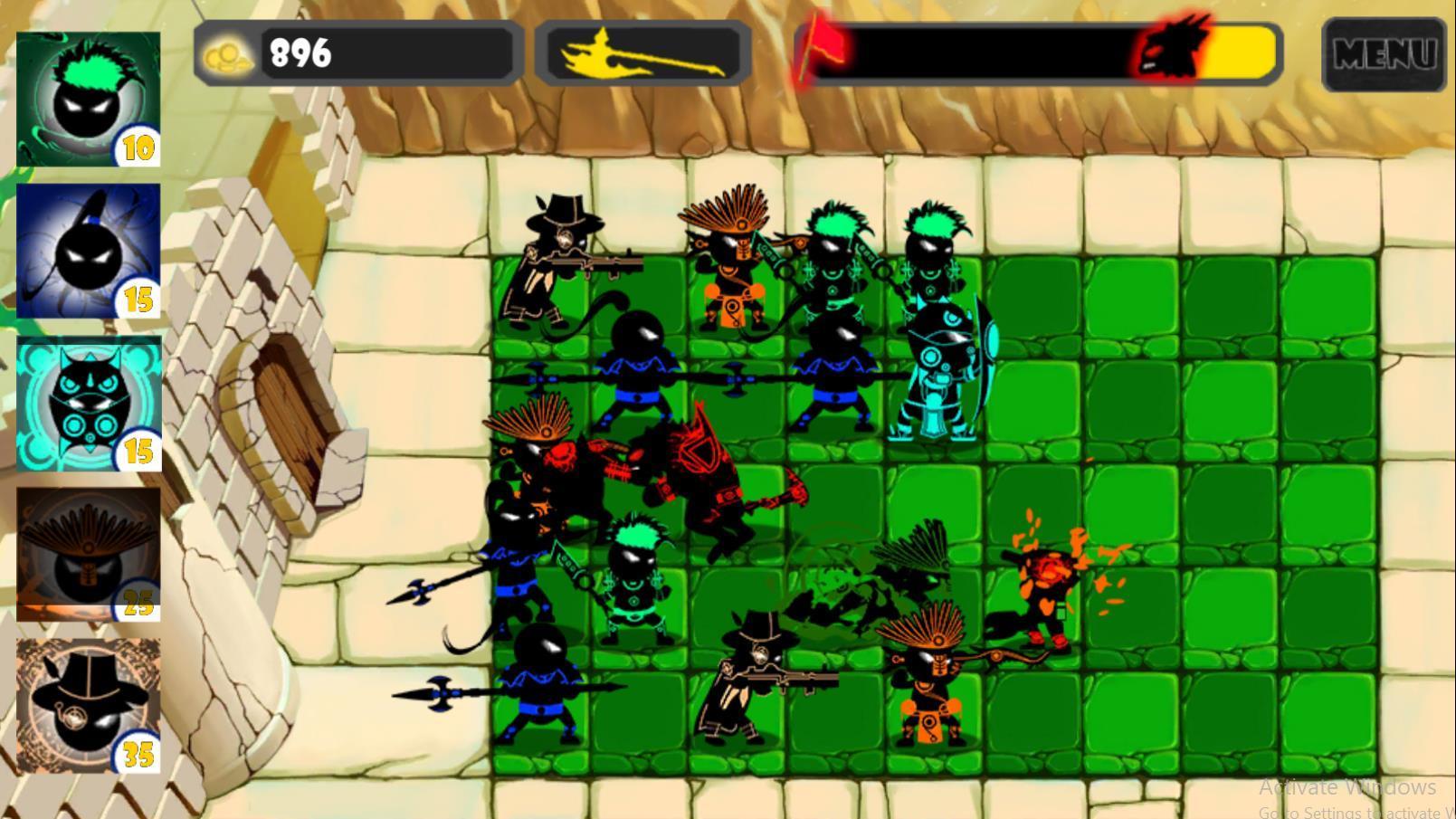Toggle the owl totem card selection state
This screenshot has height=819, width=1456.
pyautogui.click(x=86, y=403)
